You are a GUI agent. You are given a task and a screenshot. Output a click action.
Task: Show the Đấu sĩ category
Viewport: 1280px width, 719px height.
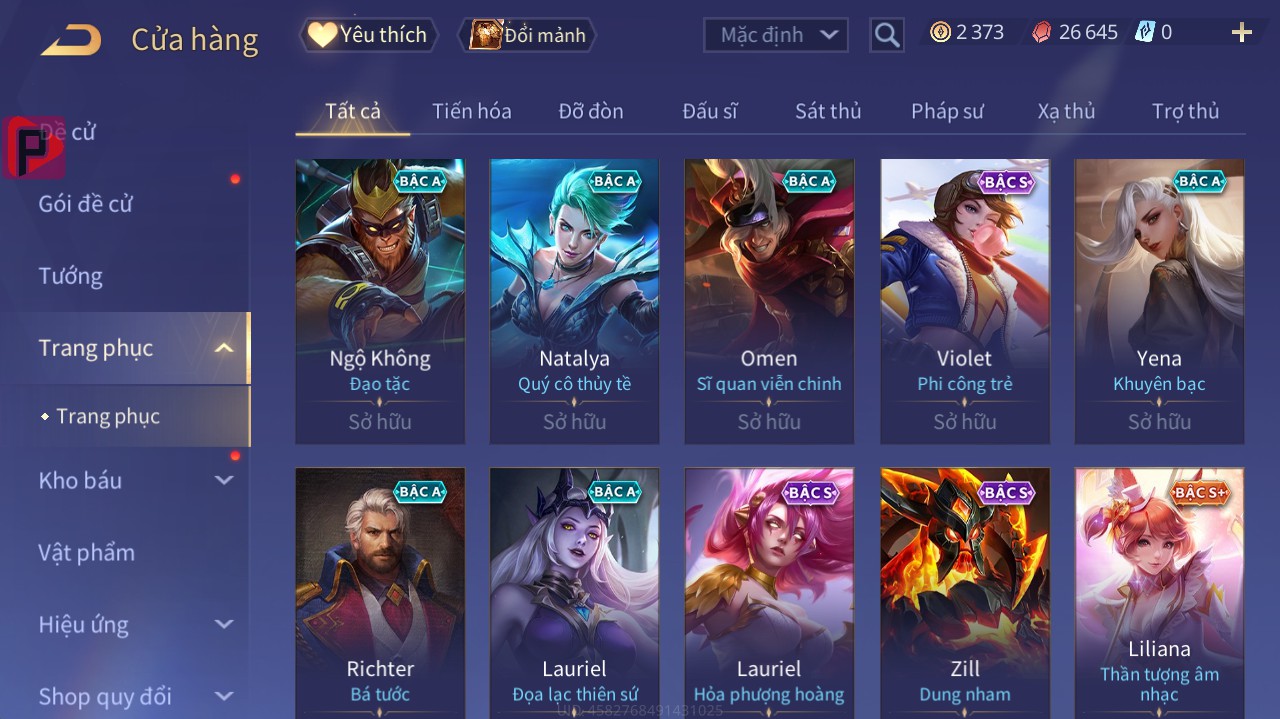(x=709, y=111)
